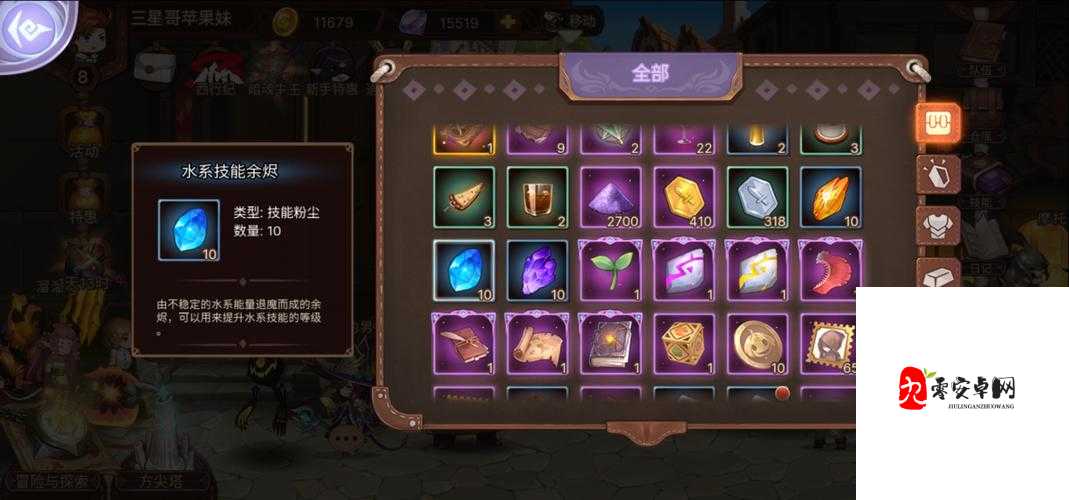Viewport: 1069px width, 500px height.
Task: Select the dark spellbook item
Action: [x=610, y=343]
